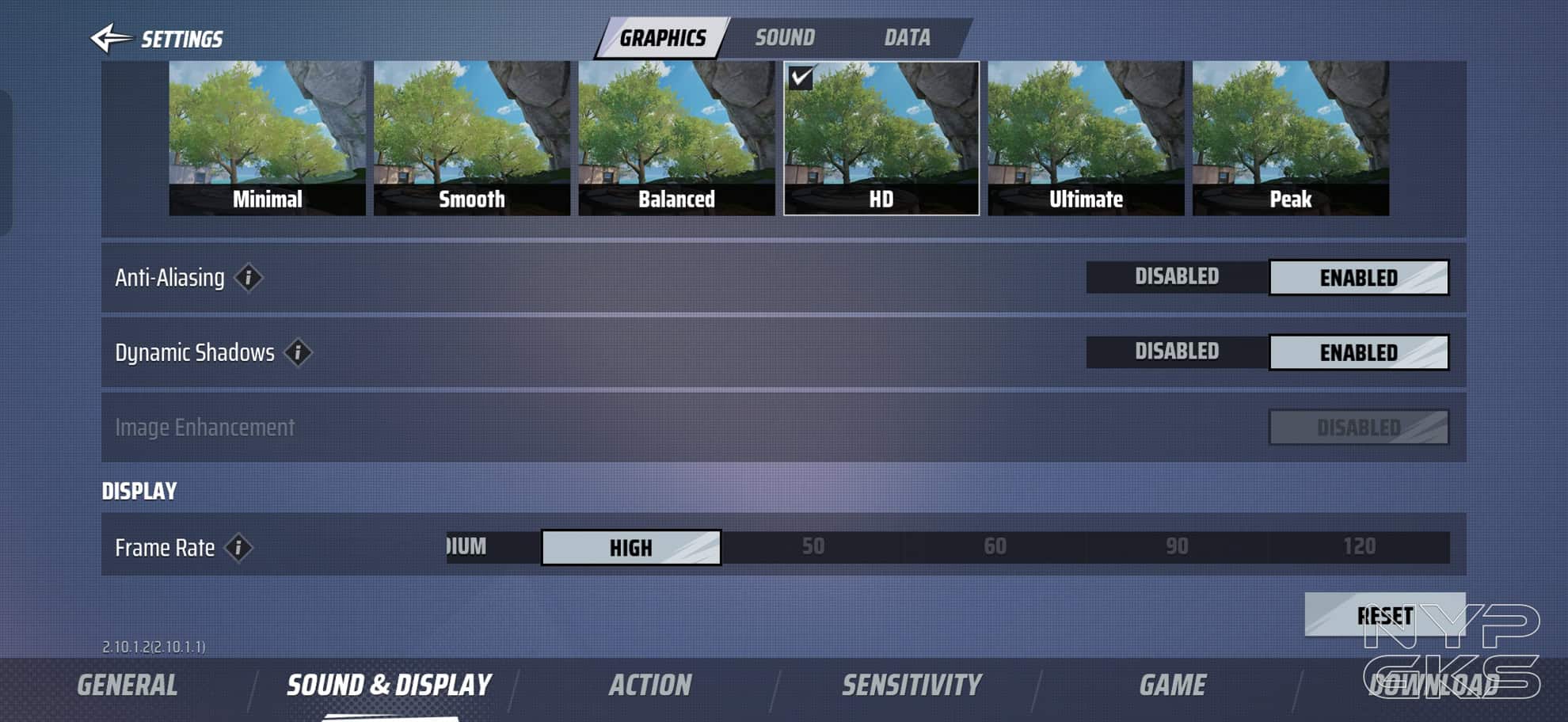Open the Dynamic Shadows info icon
This screenshot has height=722, width=1568.
[298, 352]
